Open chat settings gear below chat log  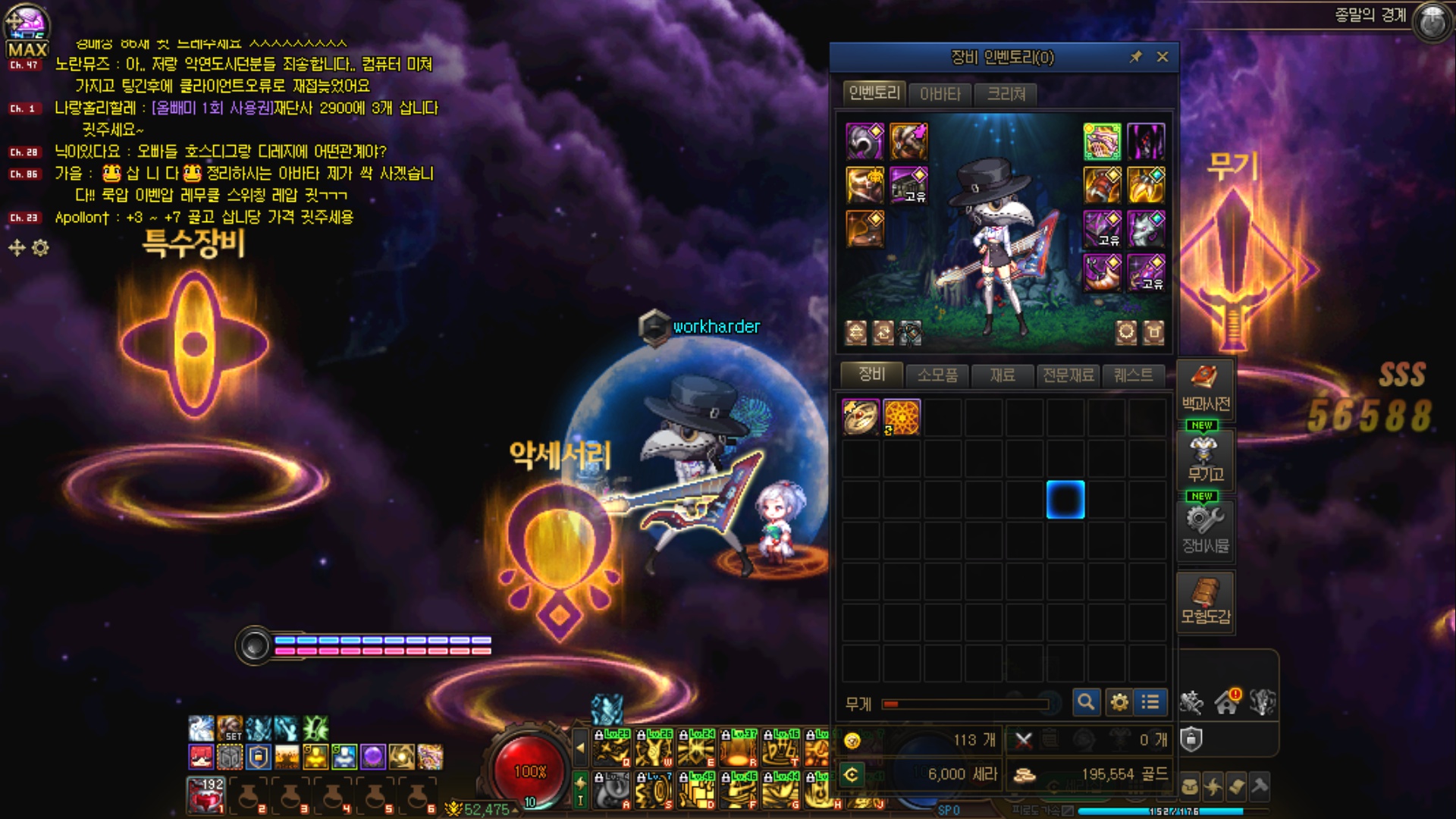(x=41, y=248)
